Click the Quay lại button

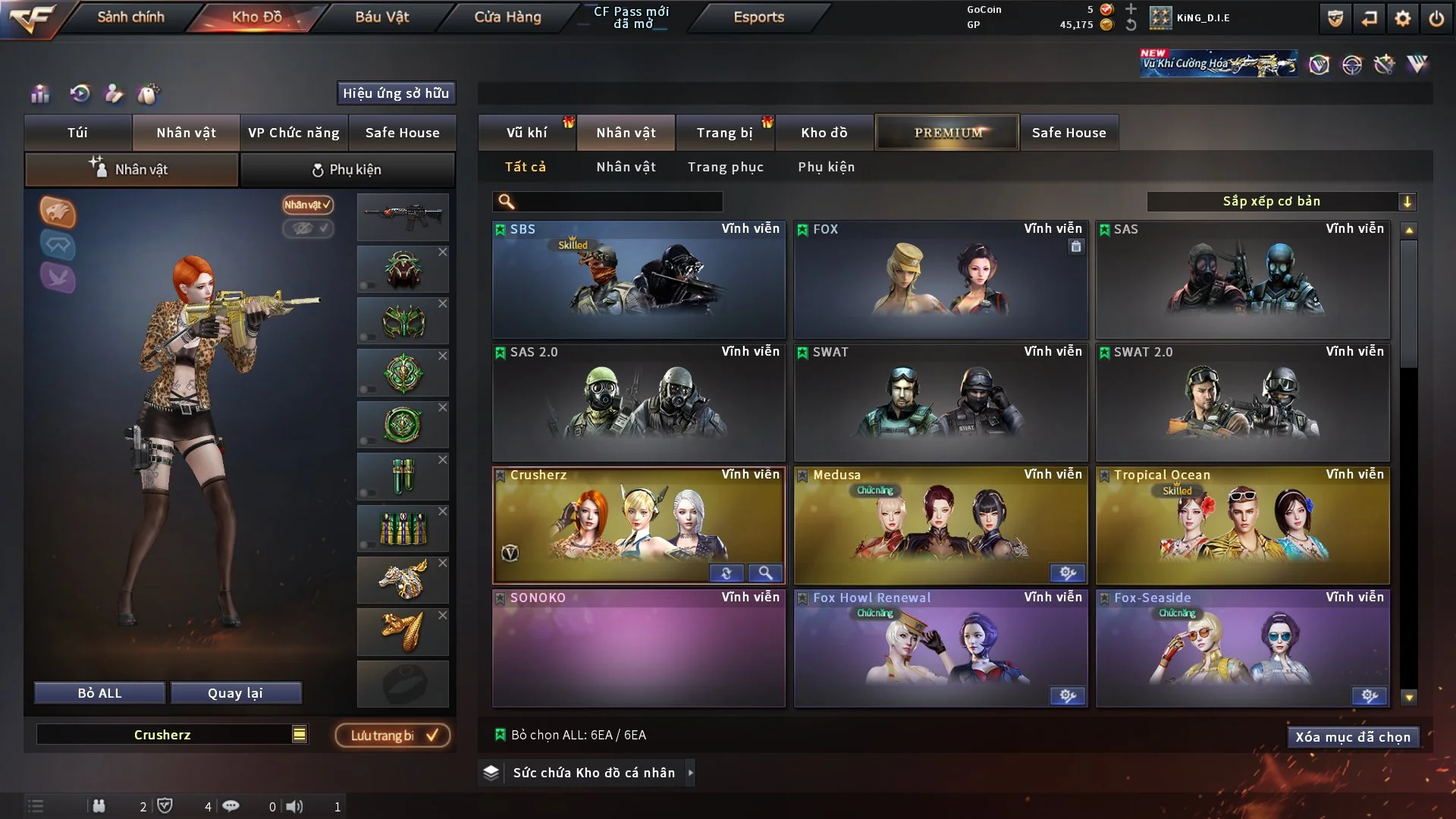(x=235, y=693)
